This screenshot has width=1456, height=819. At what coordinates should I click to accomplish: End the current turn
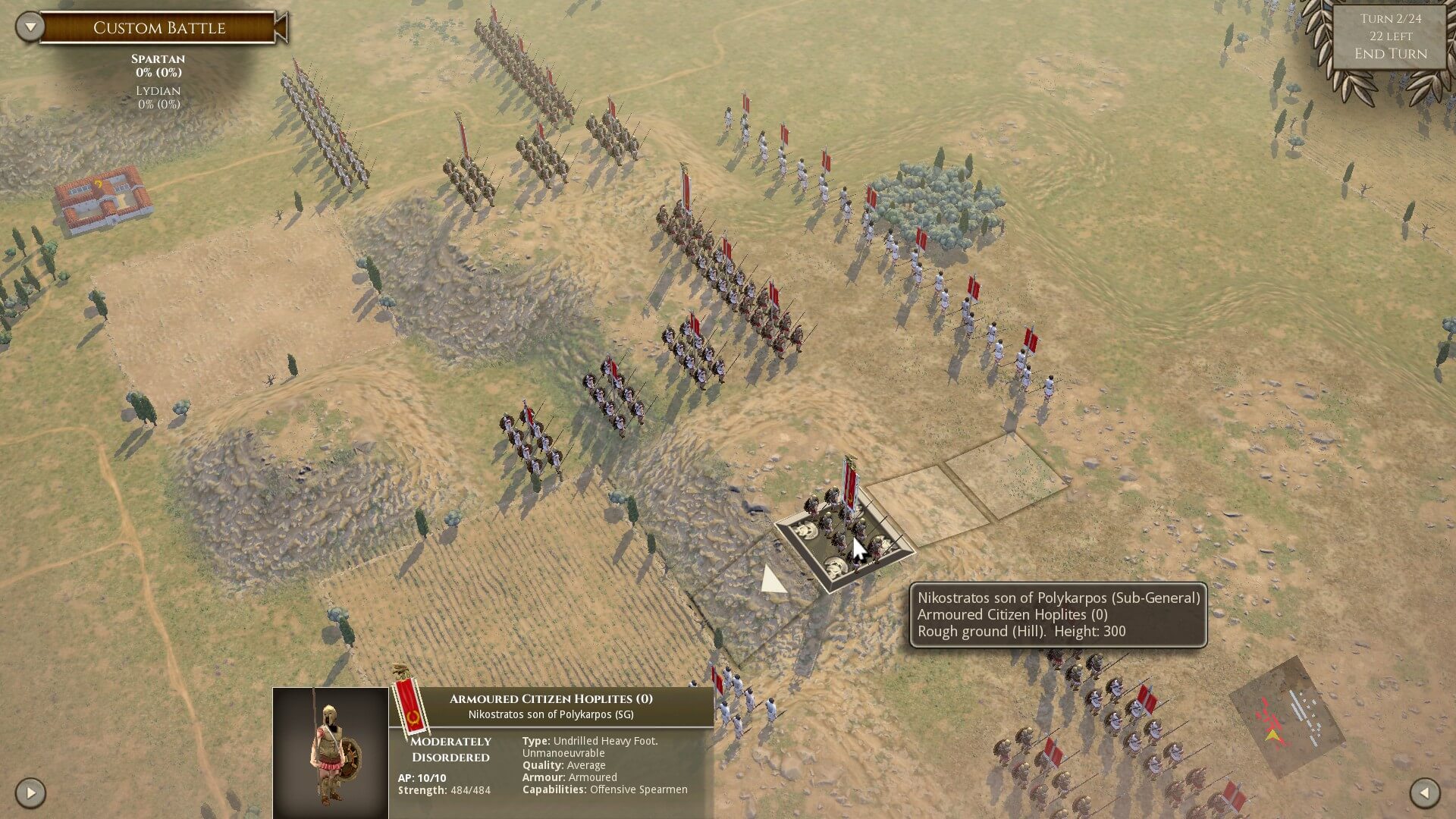click(x=1390, y=54)
